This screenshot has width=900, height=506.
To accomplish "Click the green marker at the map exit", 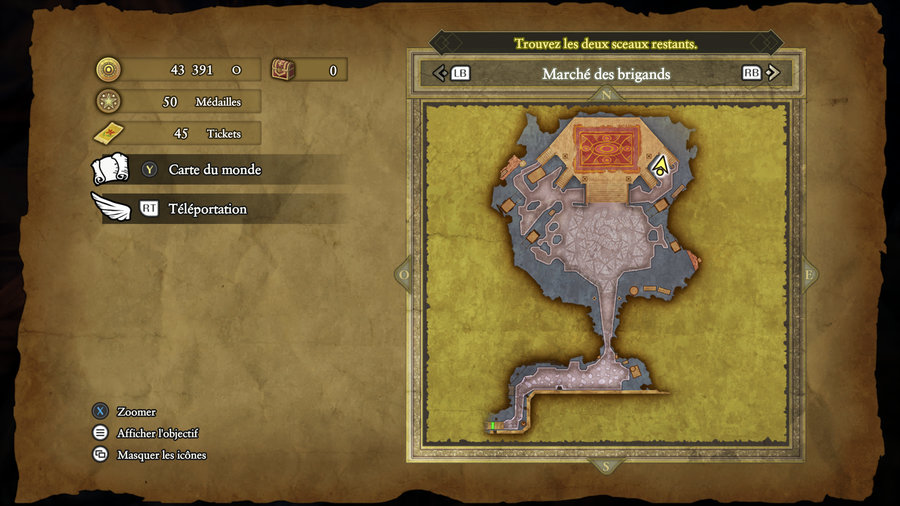I will (492, 425).
